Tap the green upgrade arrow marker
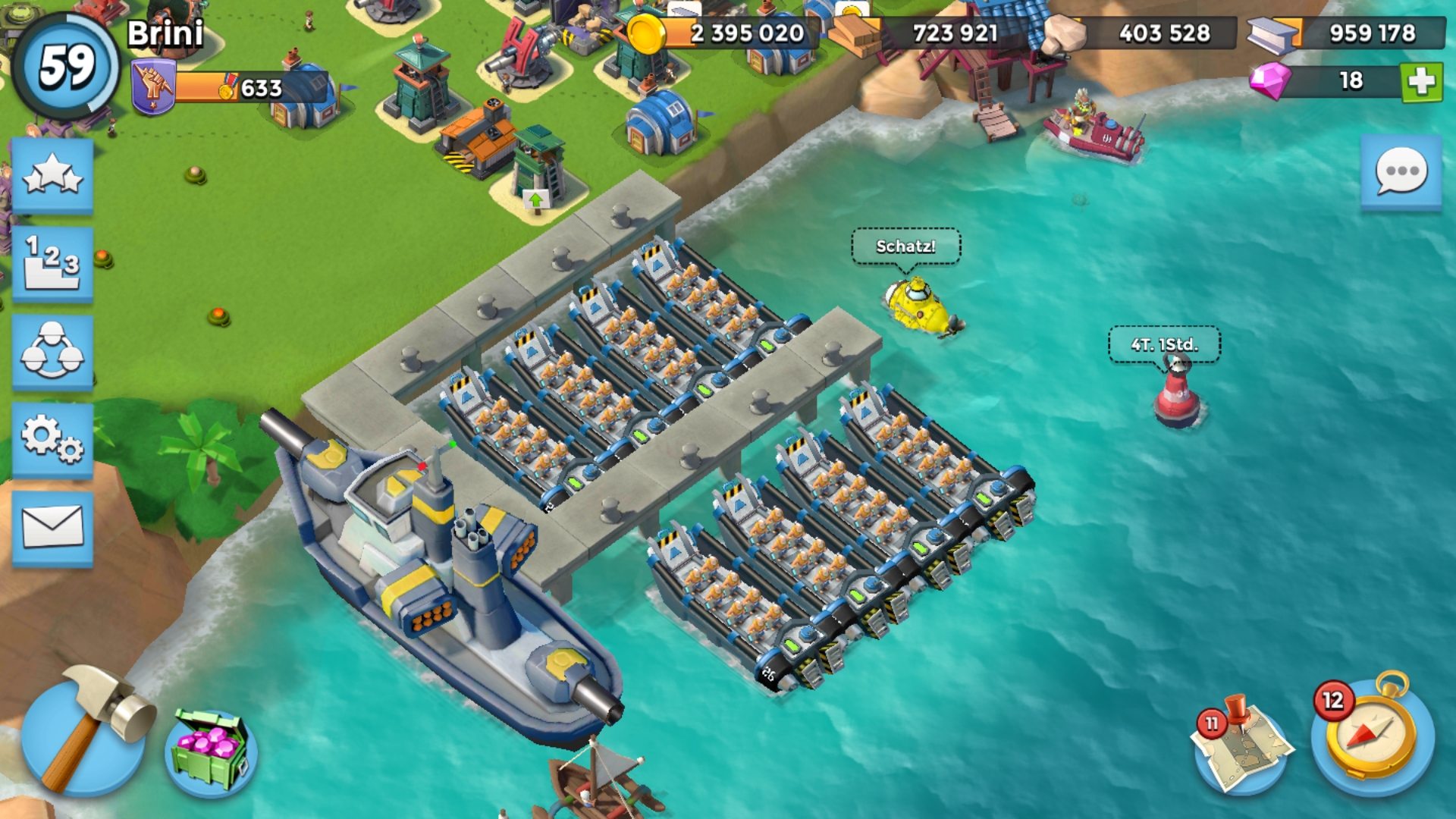1456x819 pixels. tap(536, 200)
